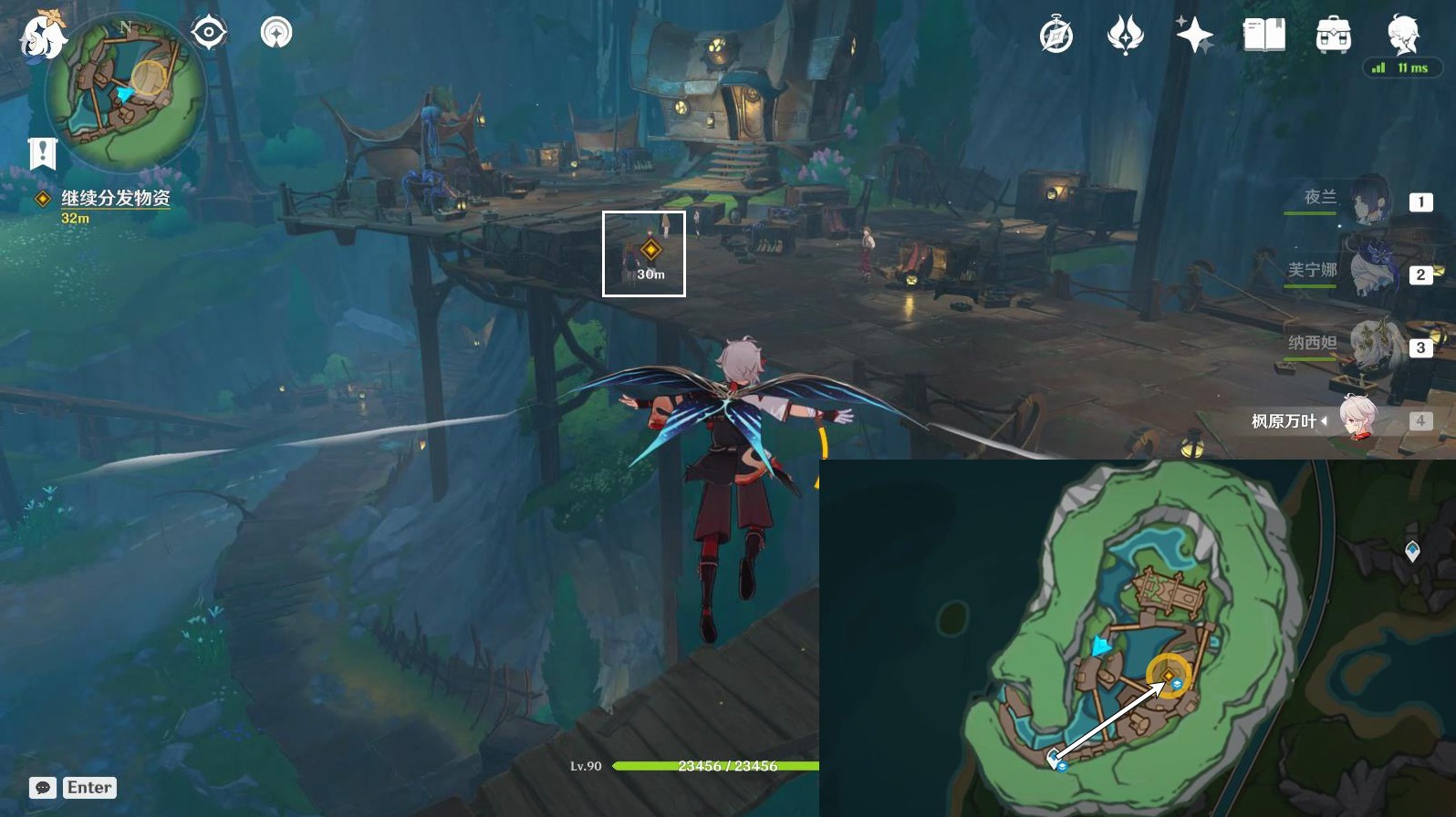Open the adventurer handbook book icon

click(x=1264, y=36)
